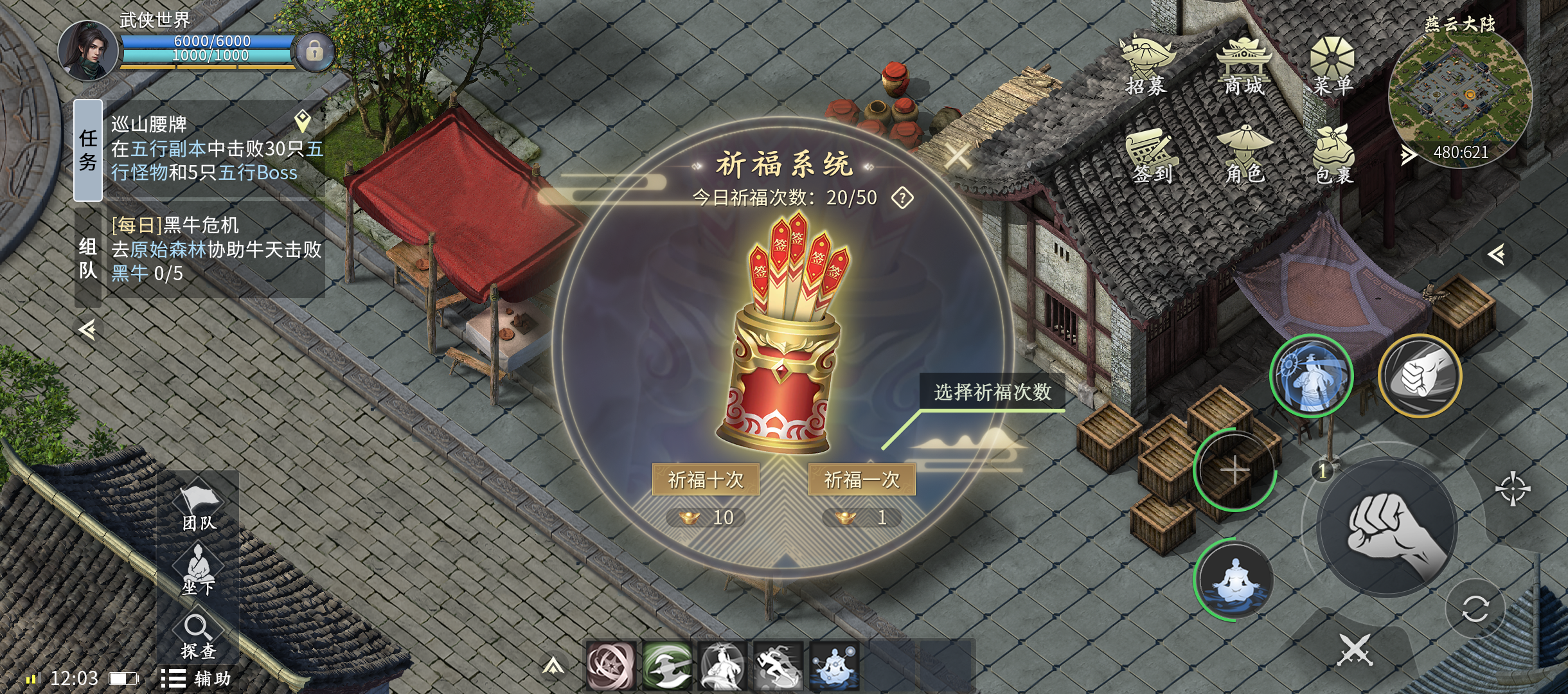Click the player portrait avatar
The image size is (1568, 694).
(88, 51)
